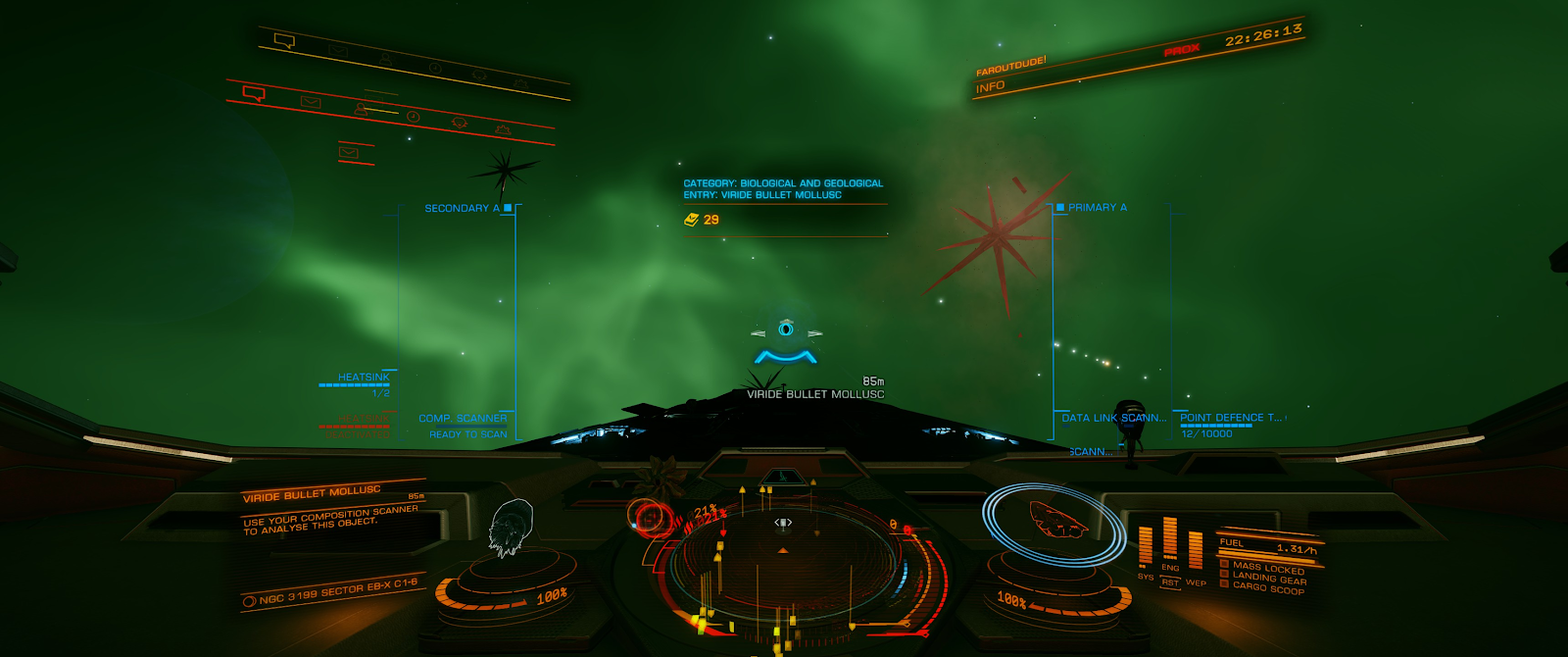Open the red chat bubble comms icon
This screenshot has height=657, width=1568.
click(x=254, y=94)
